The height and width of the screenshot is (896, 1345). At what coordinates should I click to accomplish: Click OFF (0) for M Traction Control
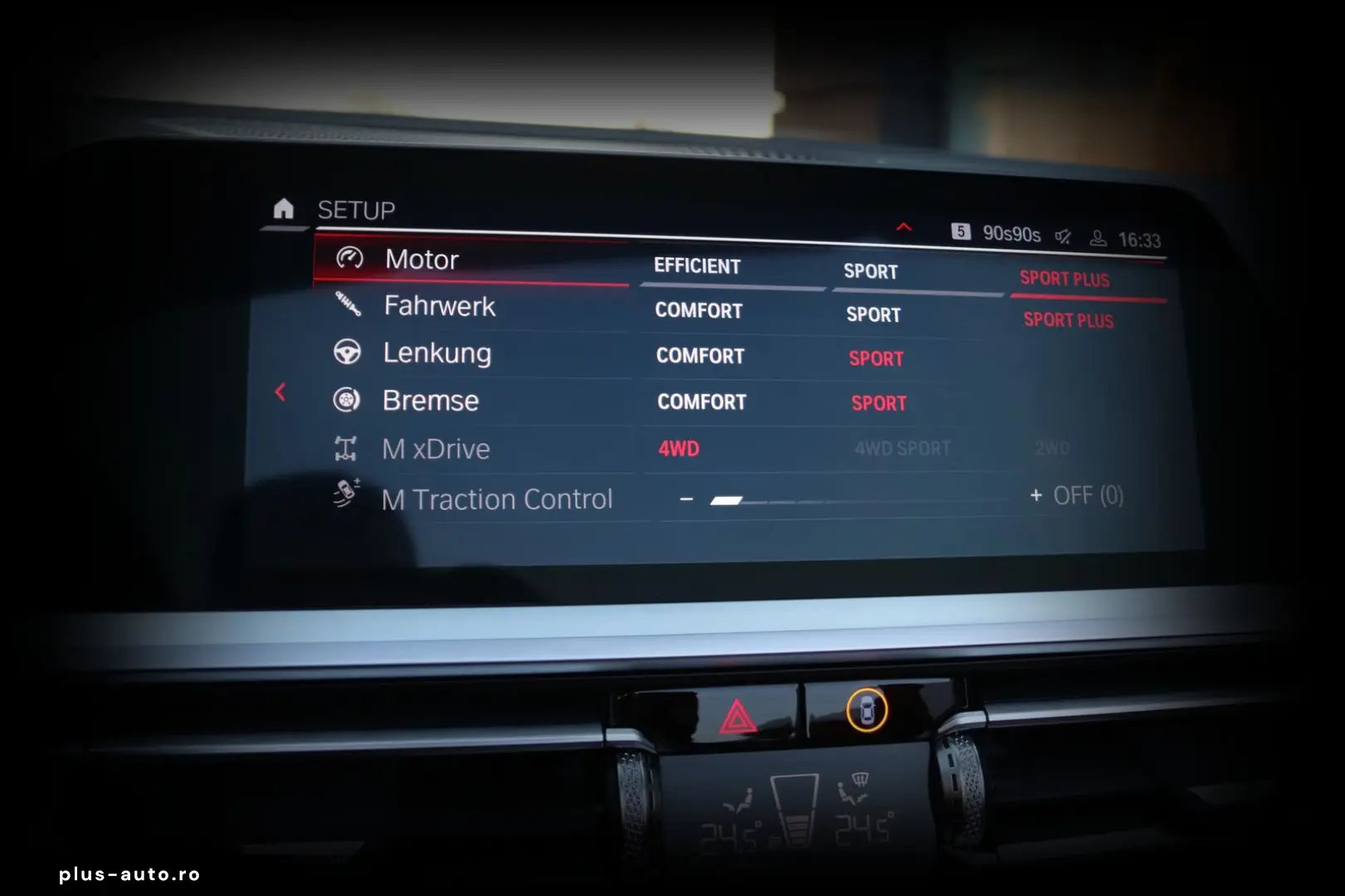coord(1089,495)
